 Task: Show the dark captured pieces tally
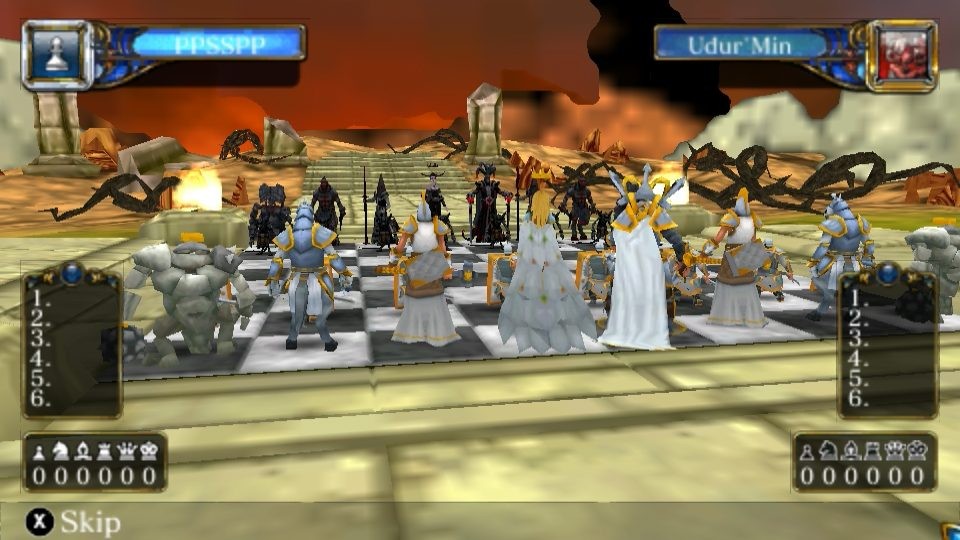point(865,463)
